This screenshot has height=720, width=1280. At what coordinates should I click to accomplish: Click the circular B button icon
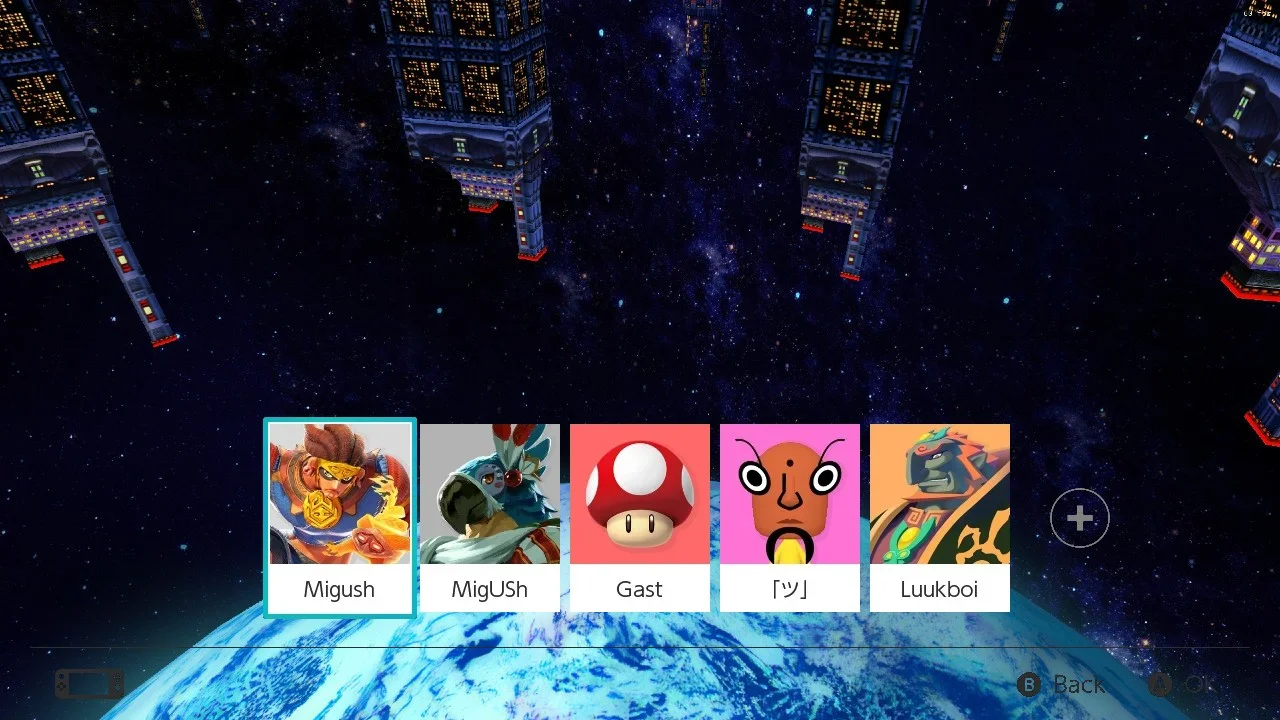[1029, 685]
